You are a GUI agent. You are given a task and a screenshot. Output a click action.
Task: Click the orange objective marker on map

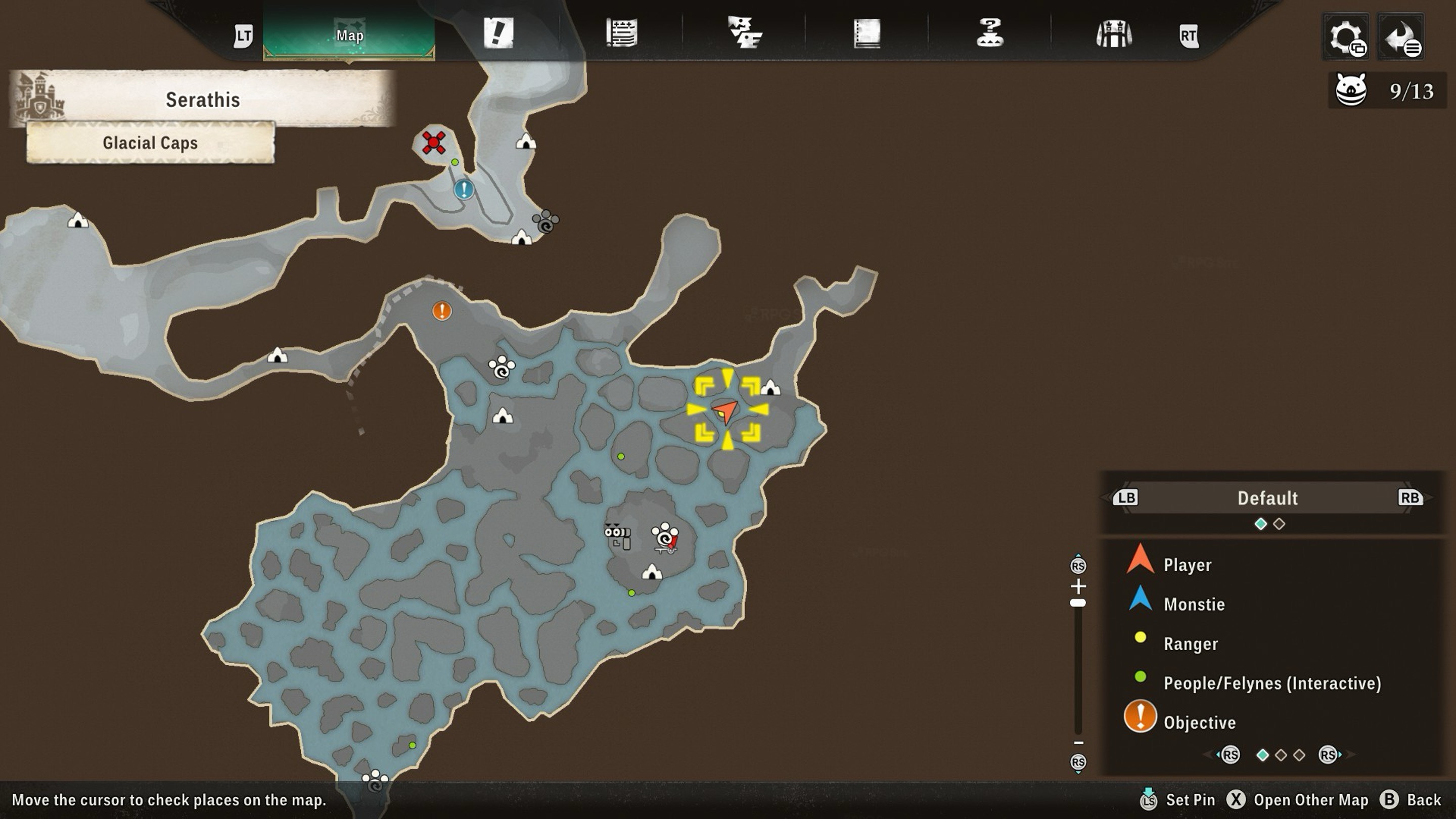(x=442, y=310)
